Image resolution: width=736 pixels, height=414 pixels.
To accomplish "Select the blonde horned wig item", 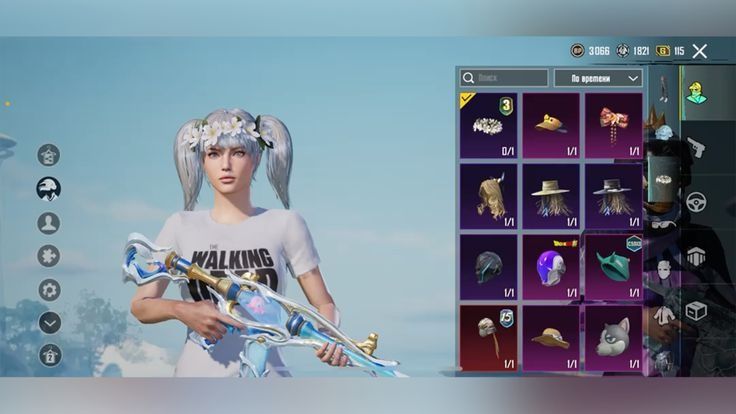I will (x=488, y=197).
